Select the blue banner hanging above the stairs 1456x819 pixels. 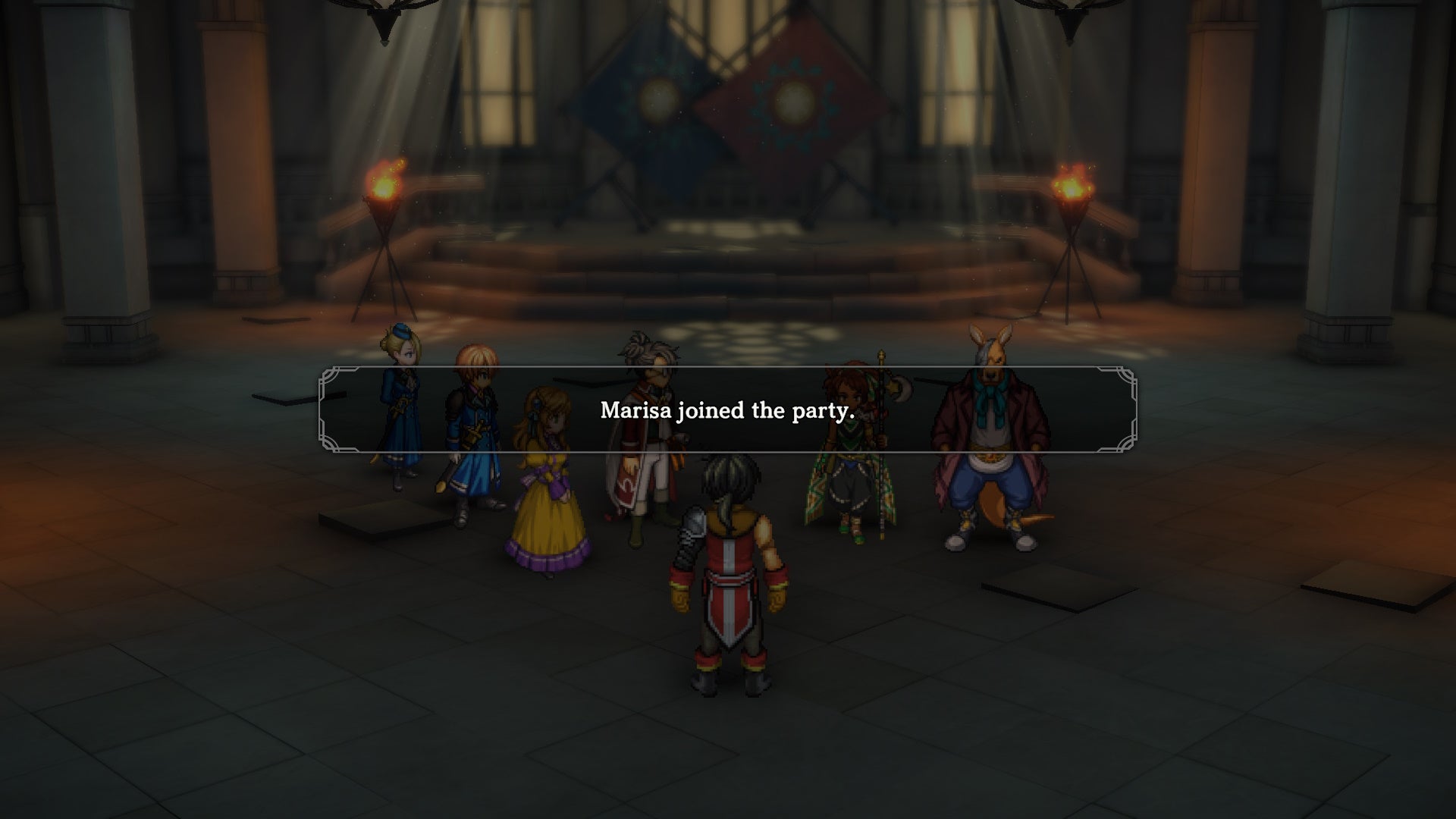[x=660, y=99]
